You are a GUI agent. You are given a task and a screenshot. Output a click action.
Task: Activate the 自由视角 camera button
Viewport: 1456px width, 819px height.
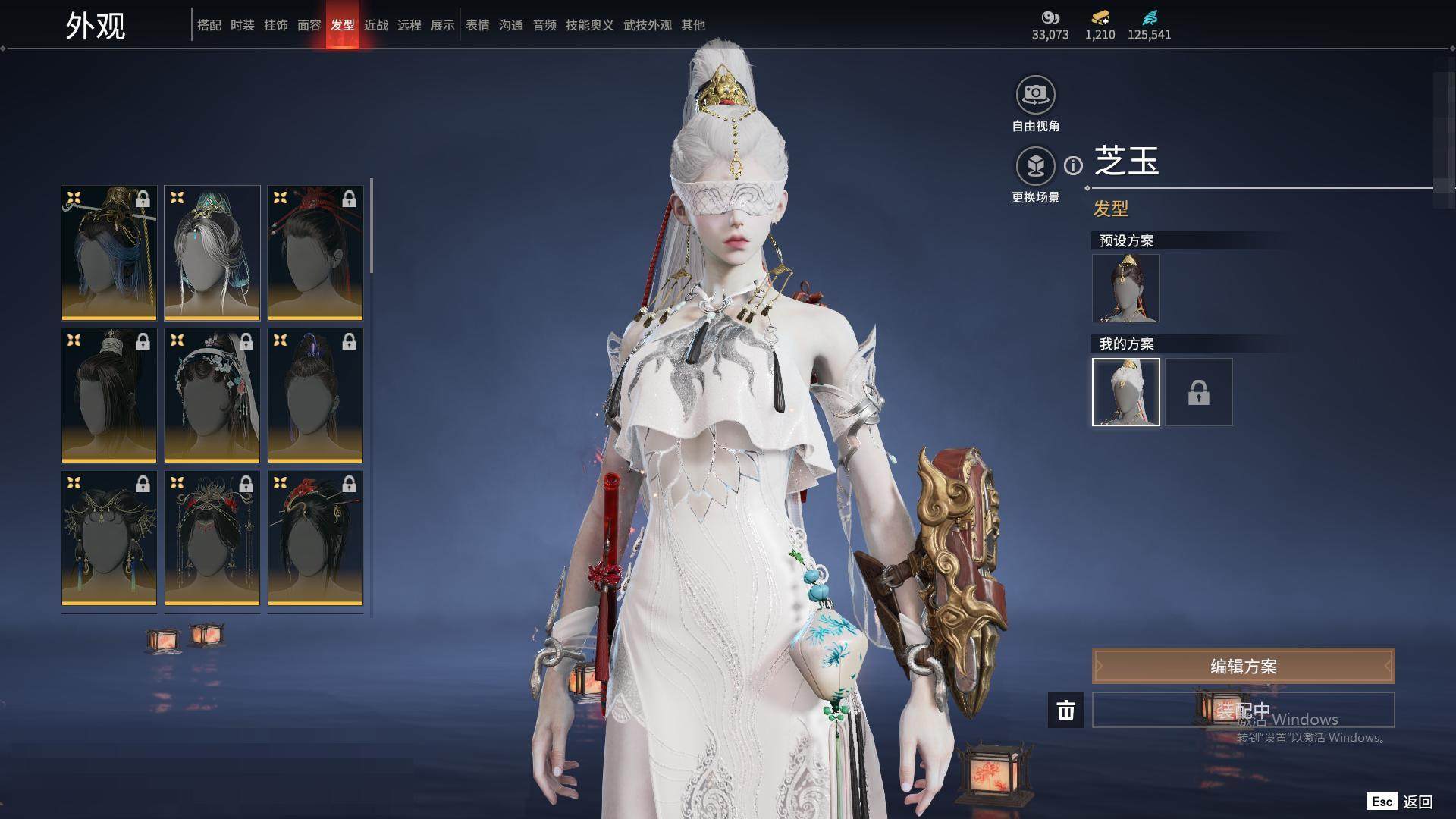[1035, 95]
